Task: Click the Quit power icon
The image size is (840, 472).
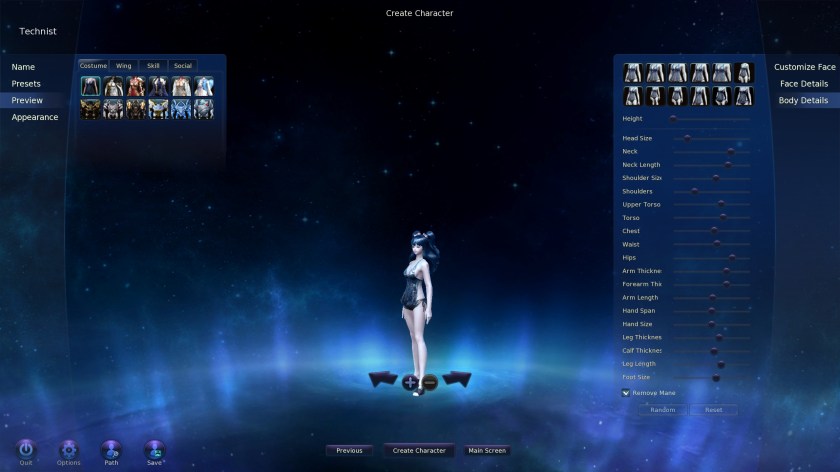Action: pyautogui.click(x=26, y=450)
